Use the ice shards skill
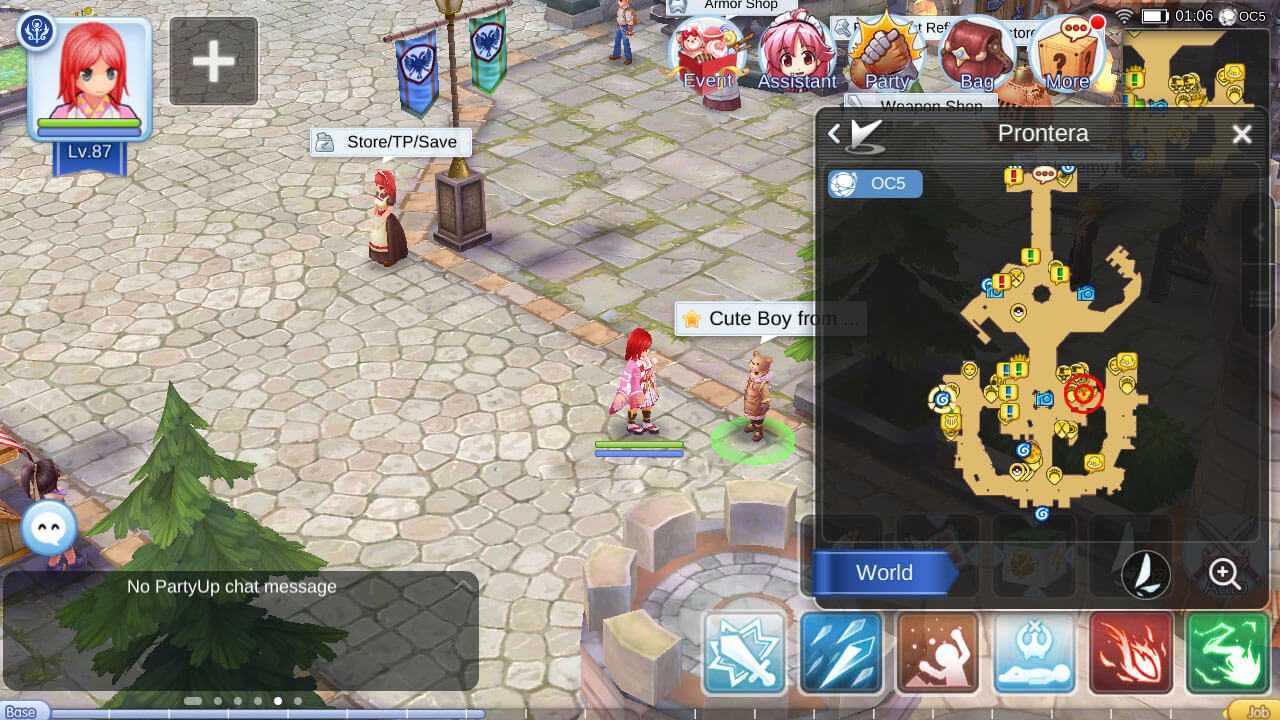Image resolution: width=1280 pixels, height=720 pixels. (x=841, y=653)
